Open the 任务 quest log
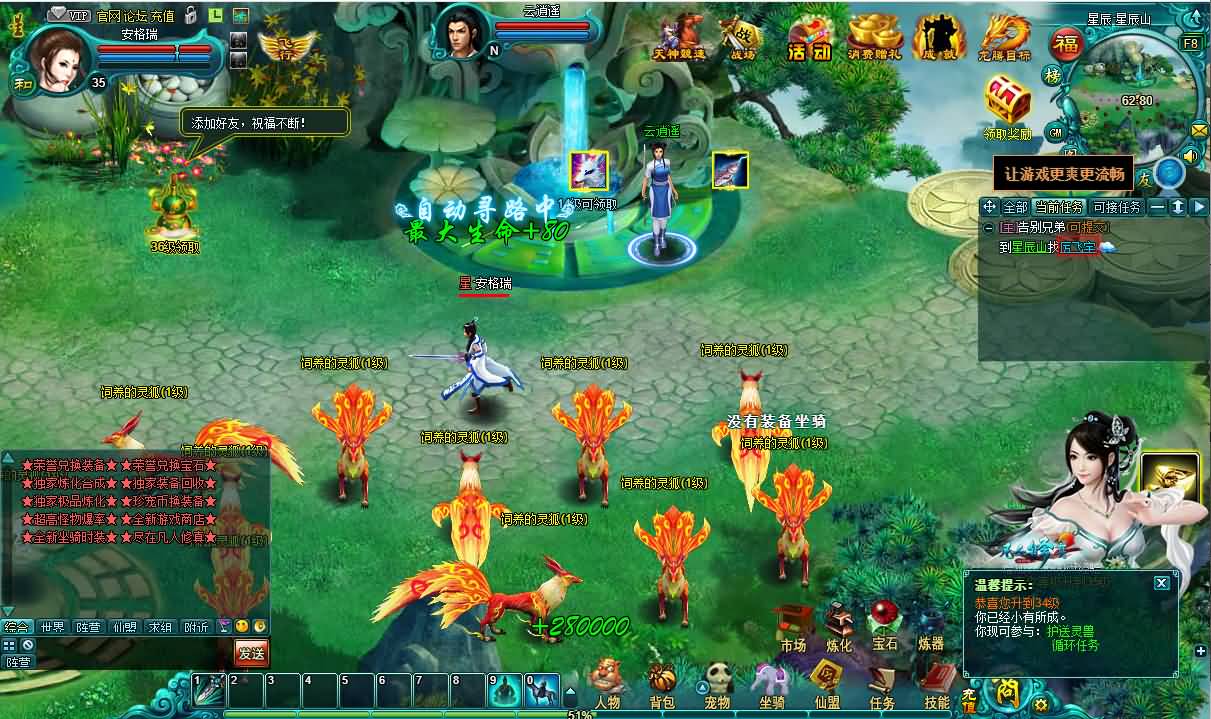Viewport: 1211px width, 719px height. click(x=881, y=684)
